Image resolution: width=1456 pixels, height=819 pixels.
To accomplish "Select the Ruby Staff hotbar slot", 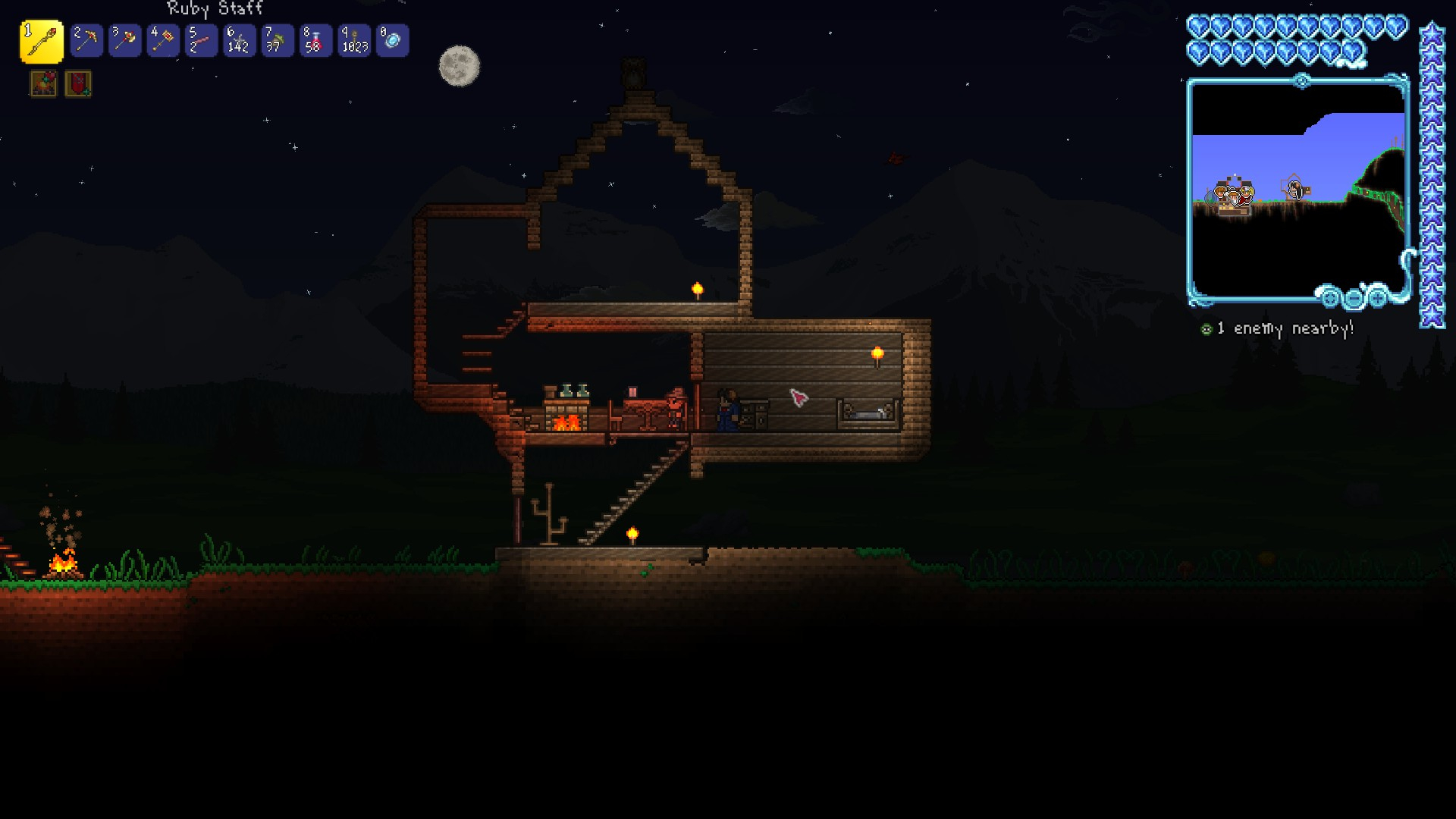I will [41, 41].
